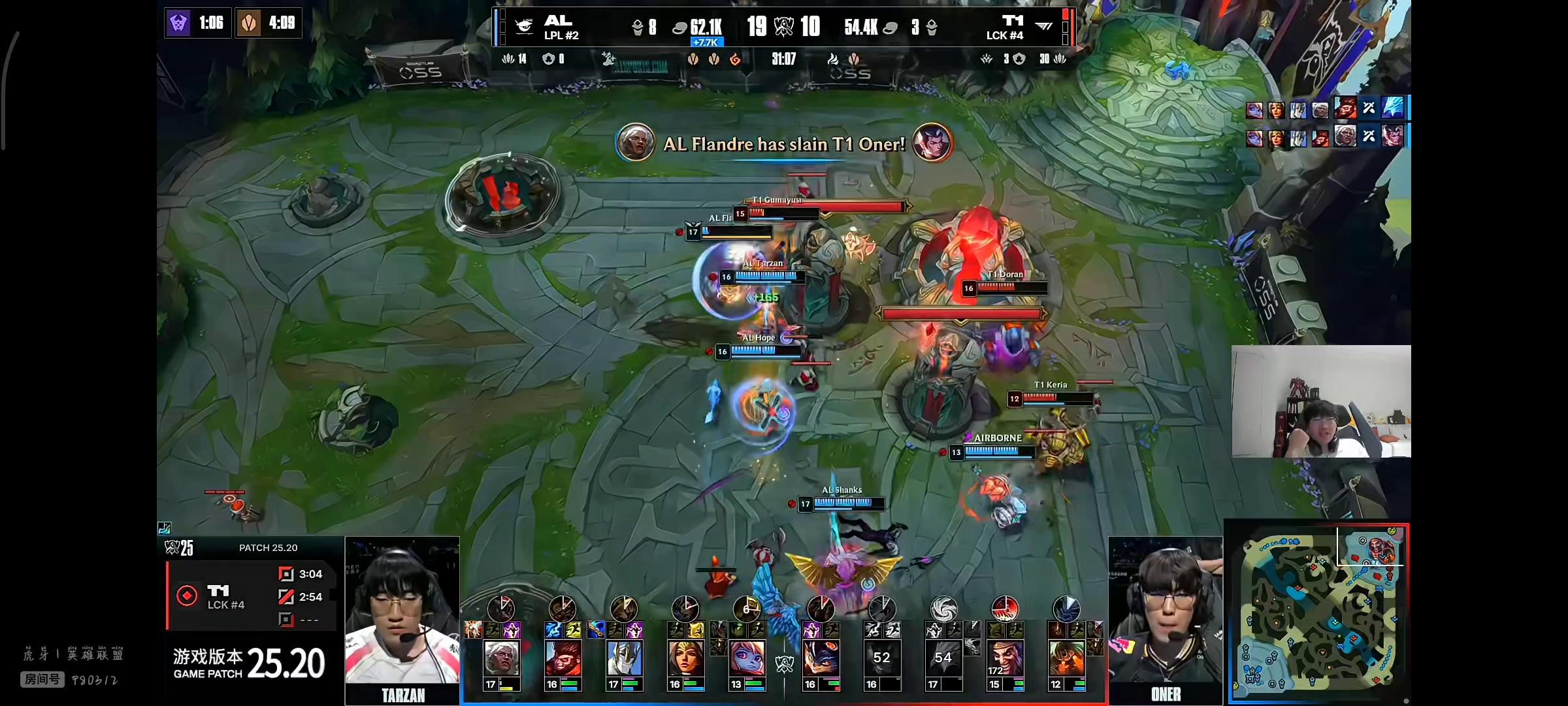The image size is (1568, 706).
Task: Click the victim portrait in the kill banner
Action: (x=932, y=143)
